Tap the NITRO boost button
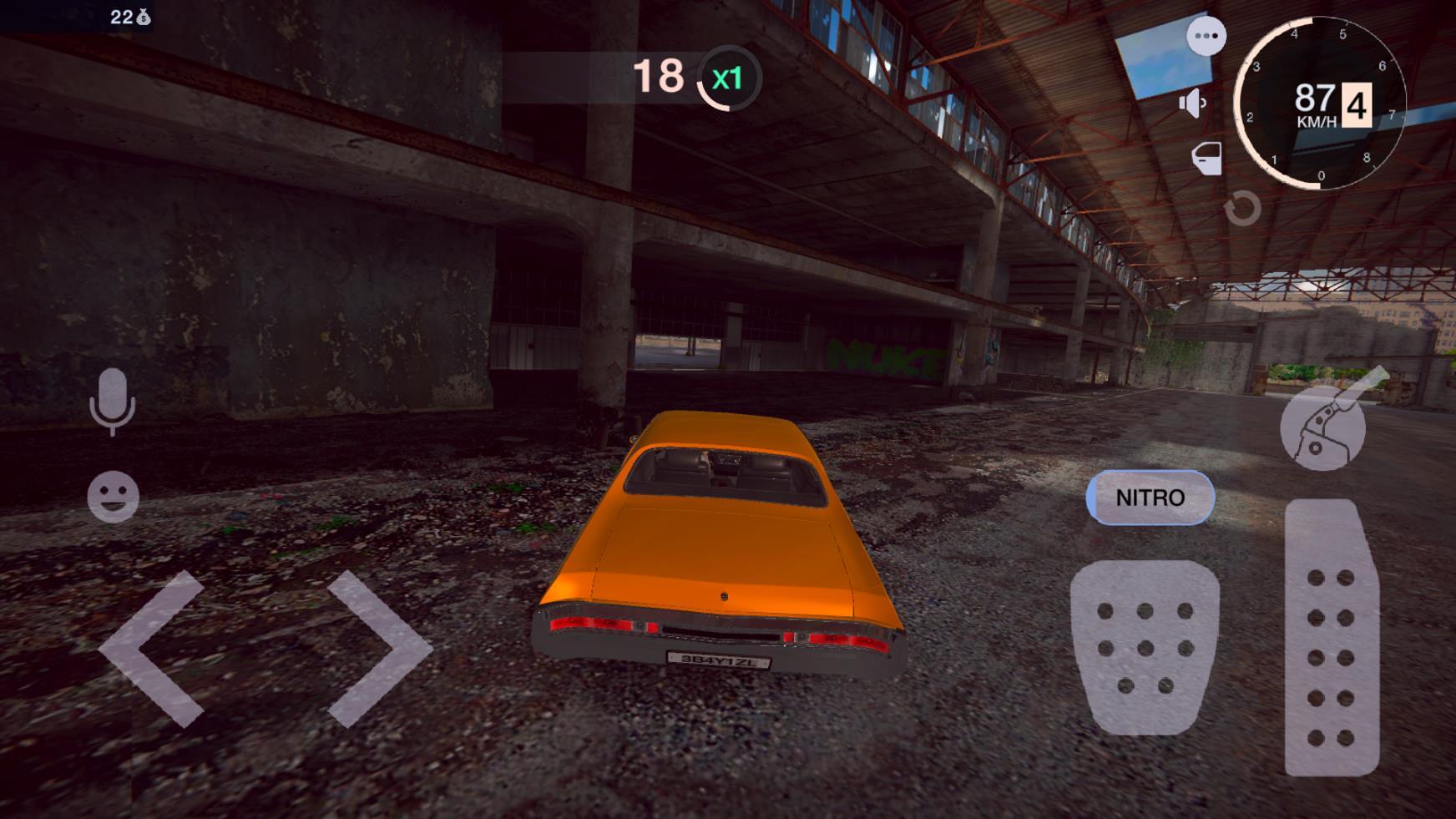Screen dimensions: 1456x819 [1150, 498]
